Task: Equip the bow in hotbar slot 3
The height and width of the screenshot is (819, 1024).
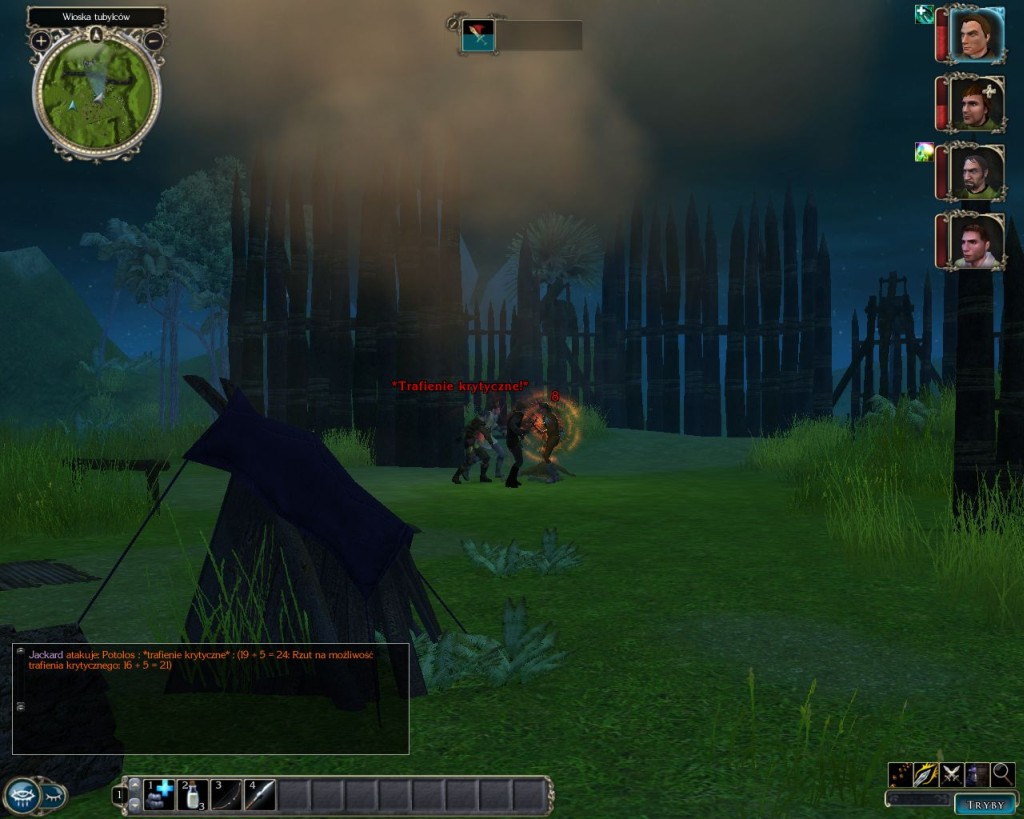Action: point(227,795)
